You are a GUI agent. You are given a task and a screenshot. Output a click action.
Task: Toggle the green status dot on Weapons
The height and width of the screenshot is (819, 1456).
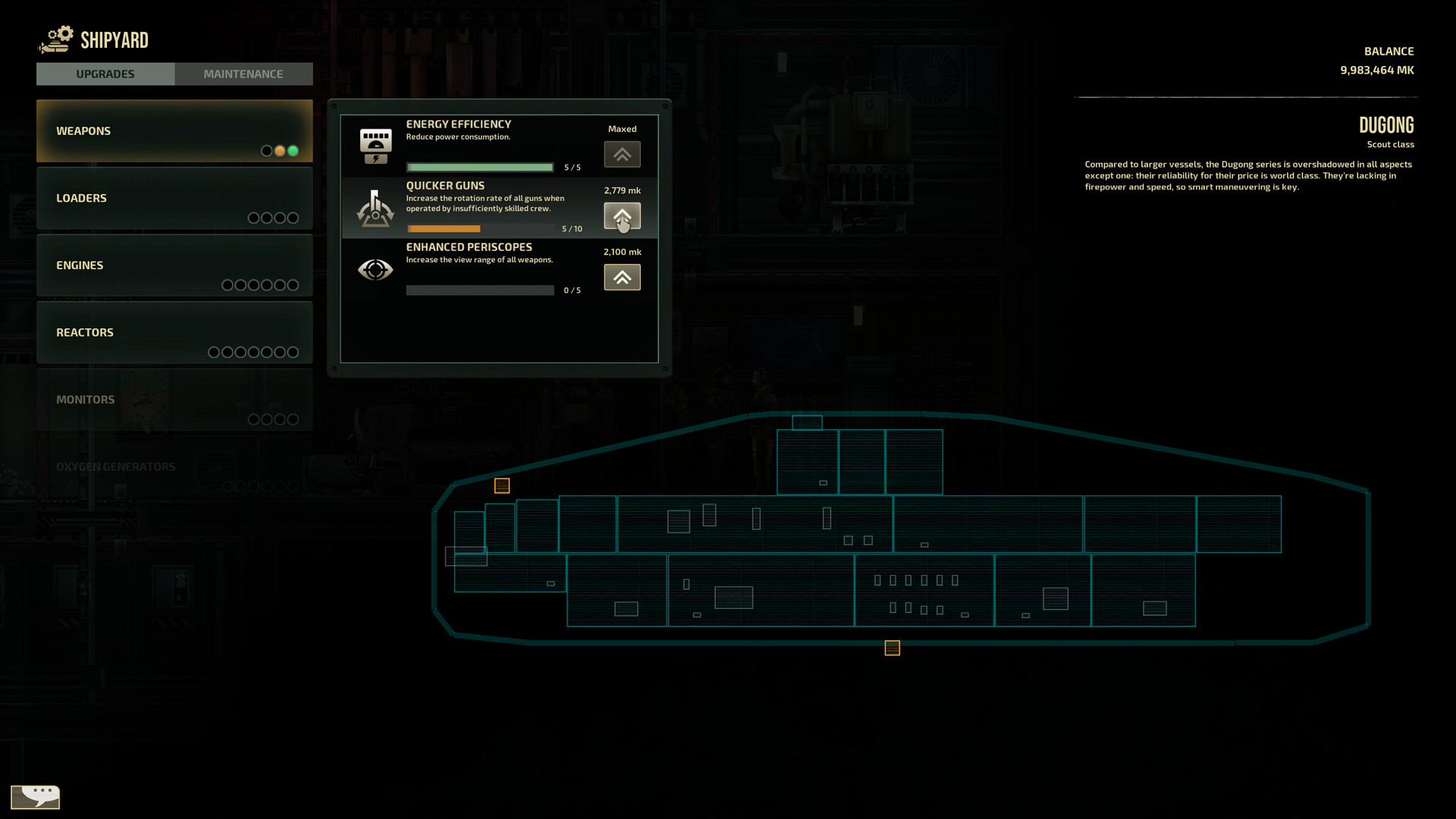(293, 151)
